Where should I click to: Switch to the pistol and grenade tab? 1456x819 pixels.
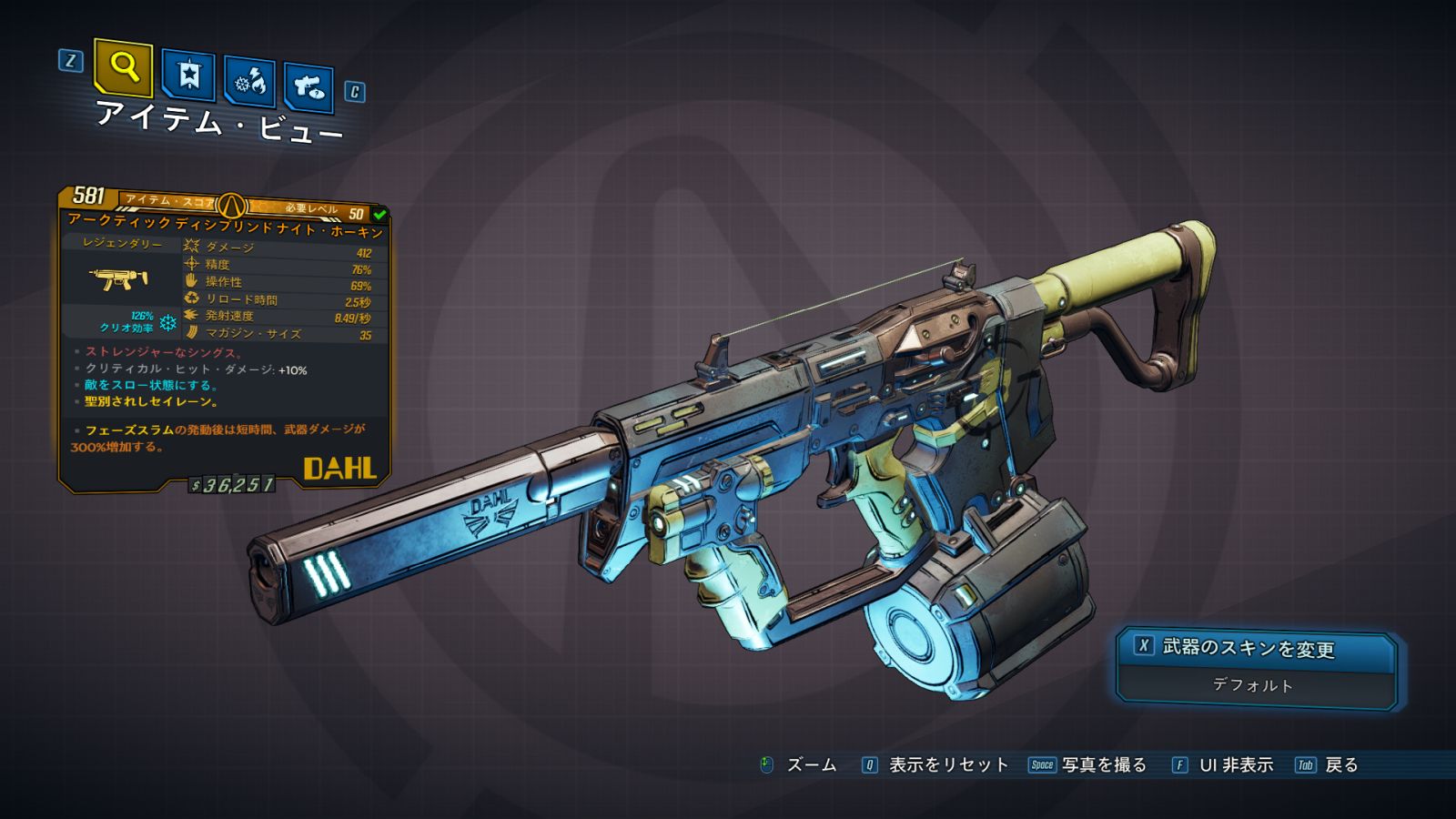click(x=308, y=88)
